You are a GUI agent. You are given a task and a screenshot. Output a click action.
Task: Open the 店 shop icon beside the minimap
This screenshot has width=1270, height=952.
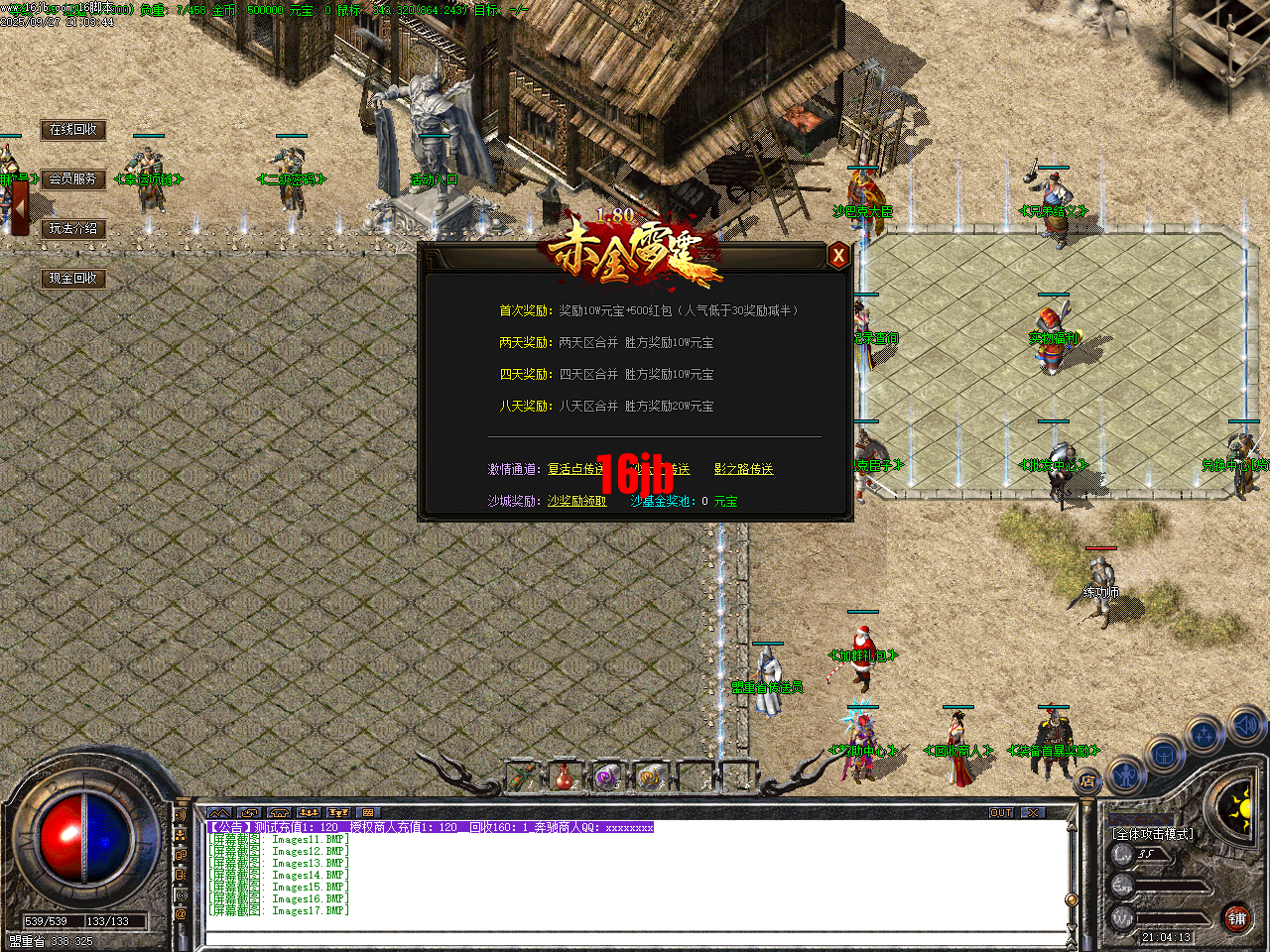[1087, 780]
